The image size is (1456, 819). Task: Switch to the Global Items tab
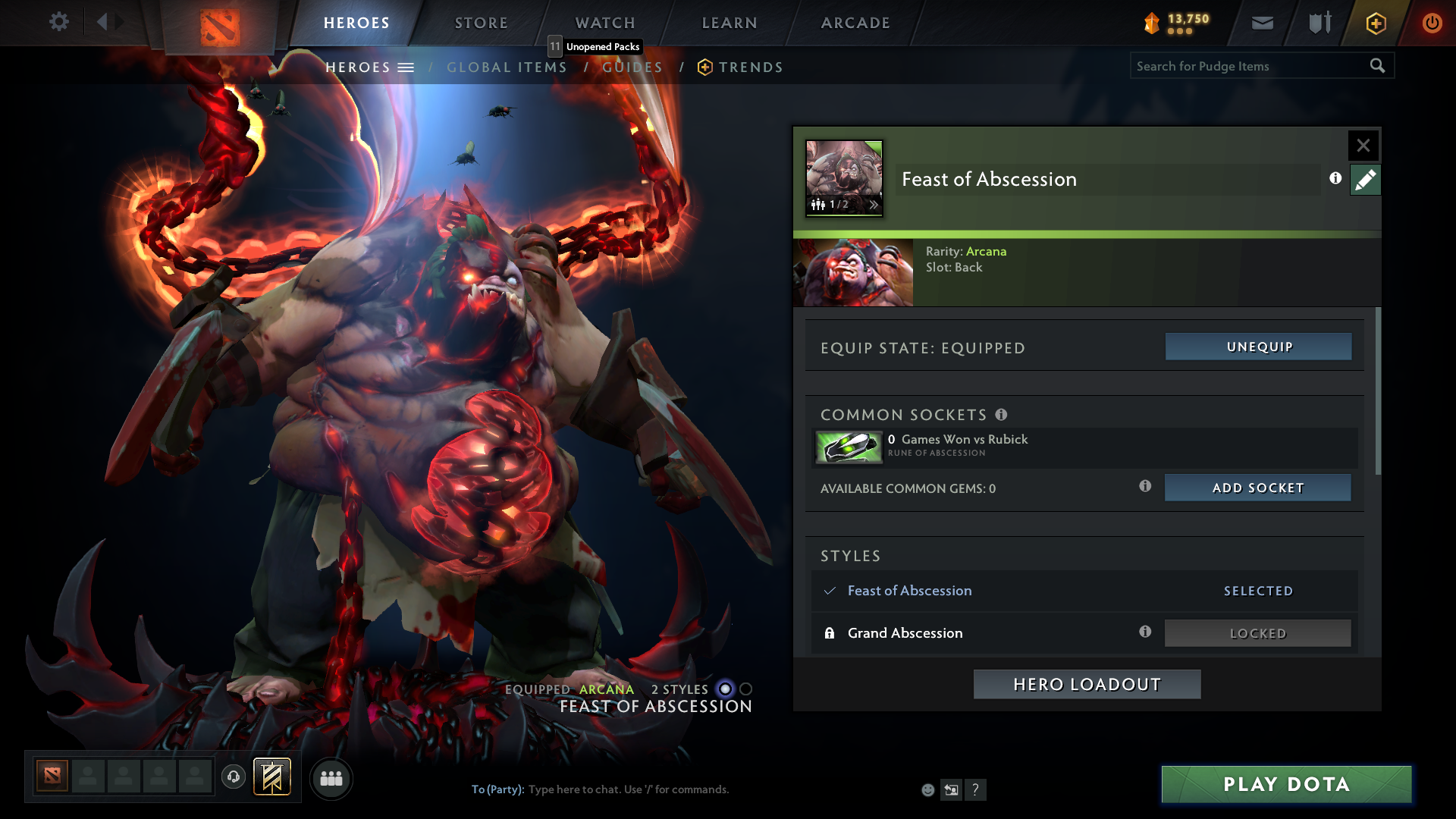pyautogui.click(x=507, y=67)
